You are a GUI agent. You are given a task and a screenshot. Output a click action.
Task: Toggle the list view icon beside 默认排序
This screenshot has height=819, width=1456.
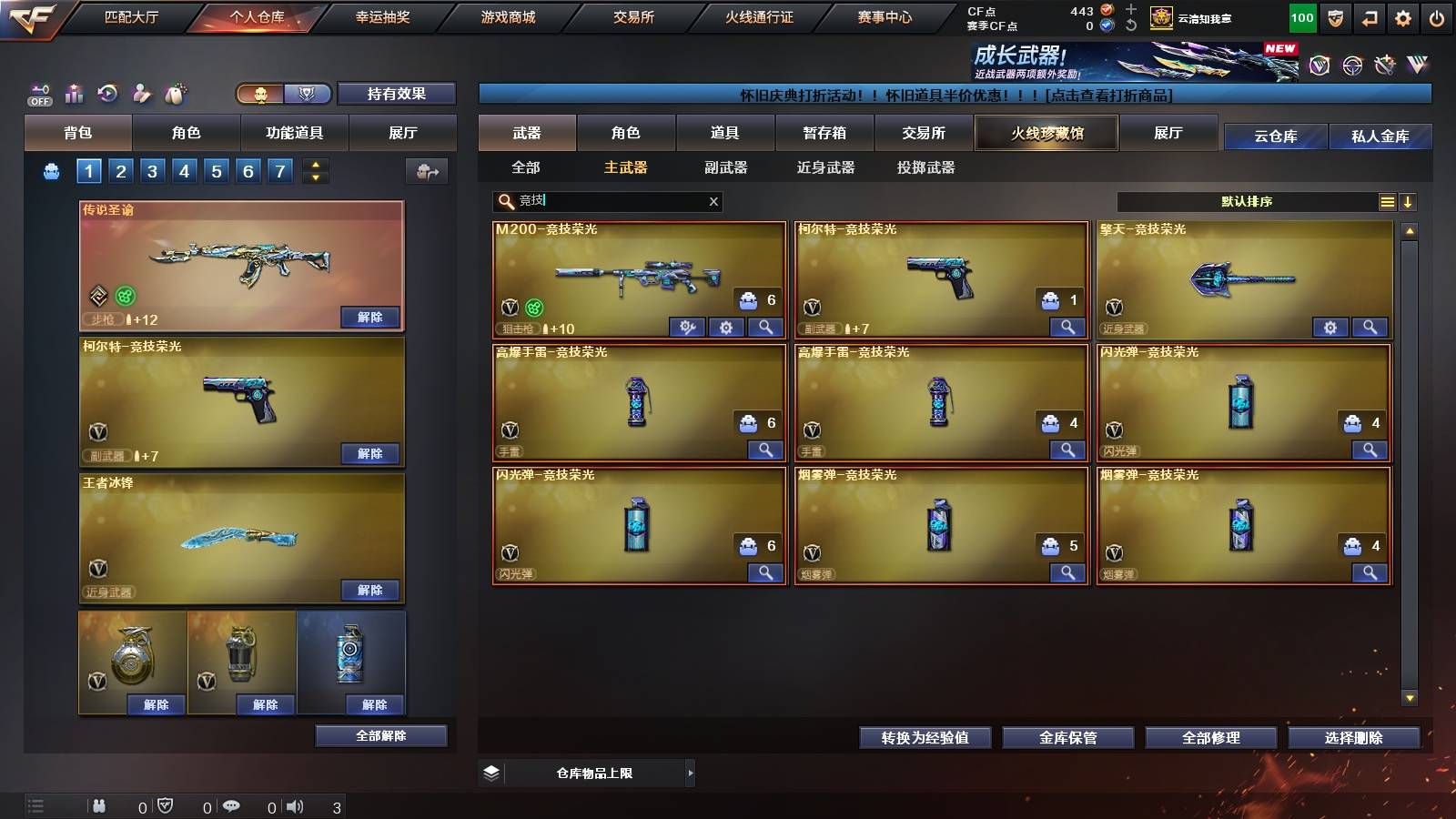coord(1388,201)
